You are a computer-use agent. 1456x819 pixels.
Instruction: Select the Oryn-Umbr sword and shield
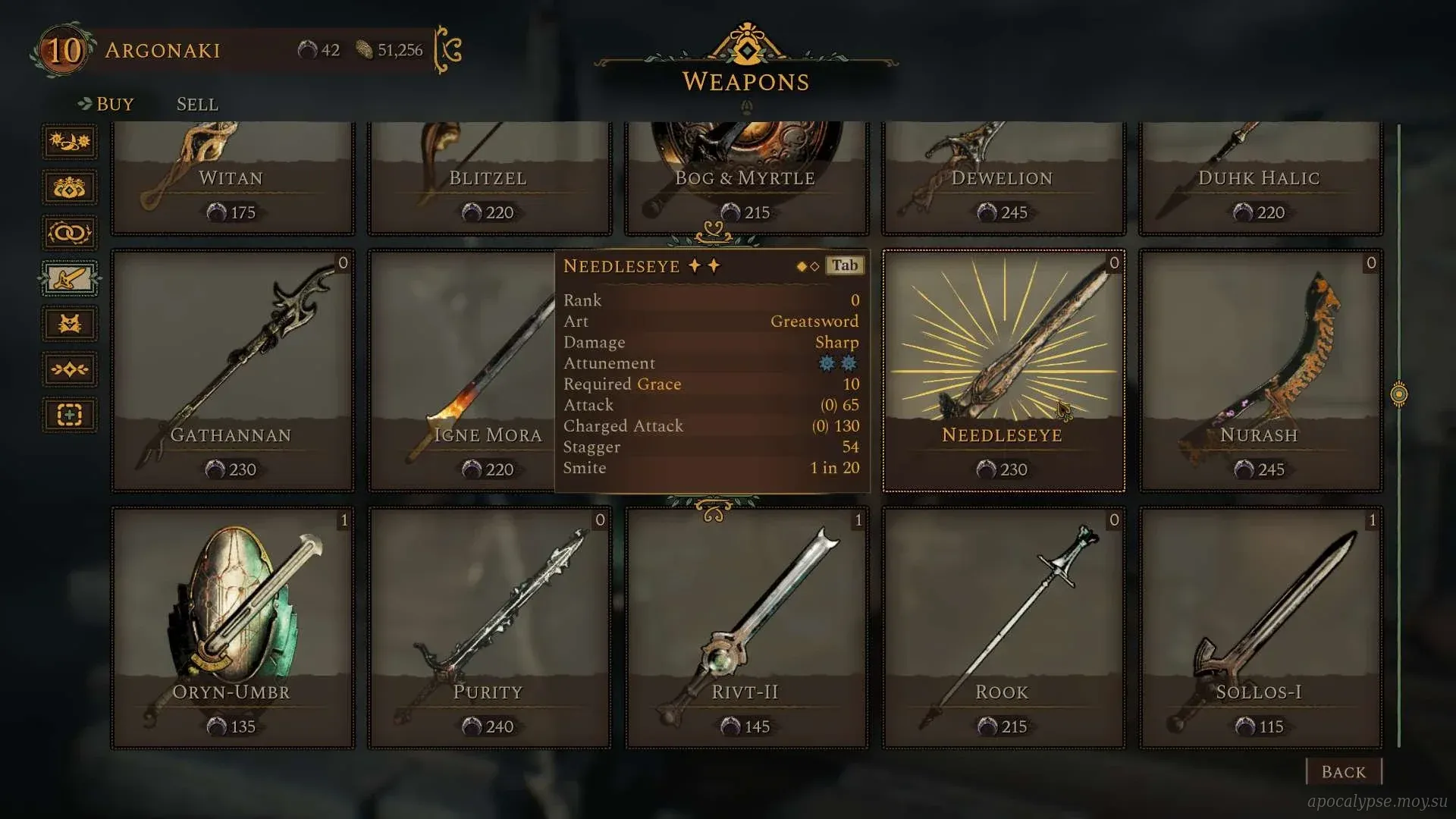pos(232,628)
